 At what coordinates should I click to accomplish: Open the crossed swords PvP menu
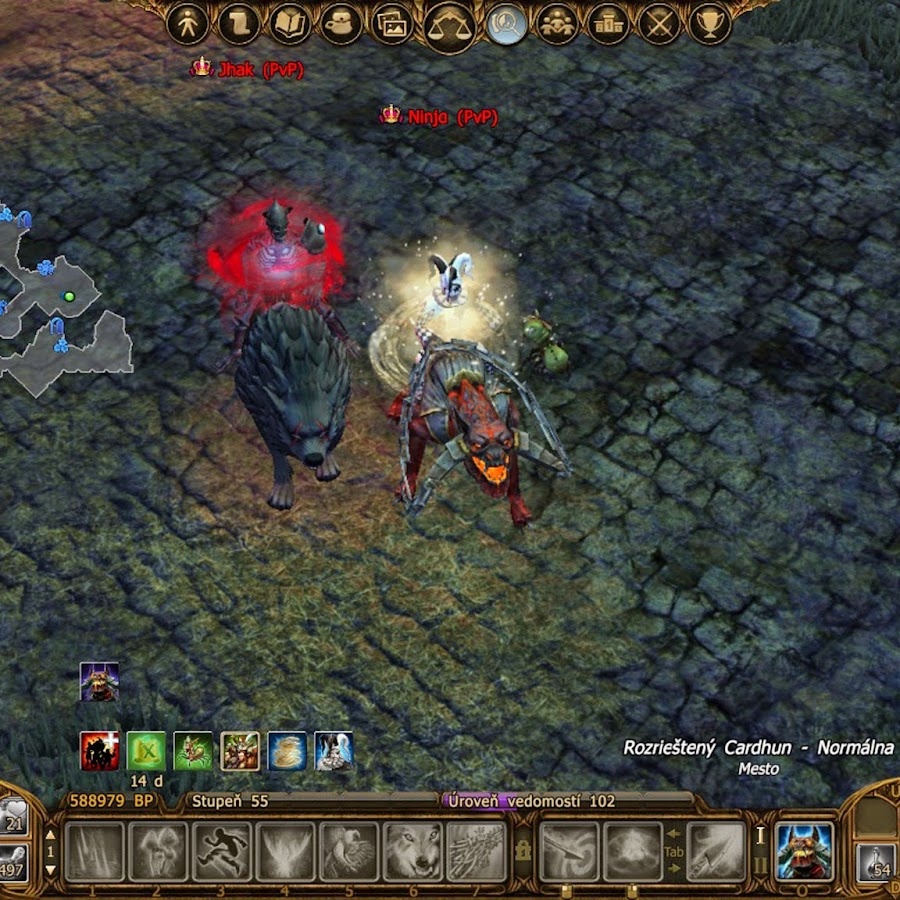[x=660, y=24]
